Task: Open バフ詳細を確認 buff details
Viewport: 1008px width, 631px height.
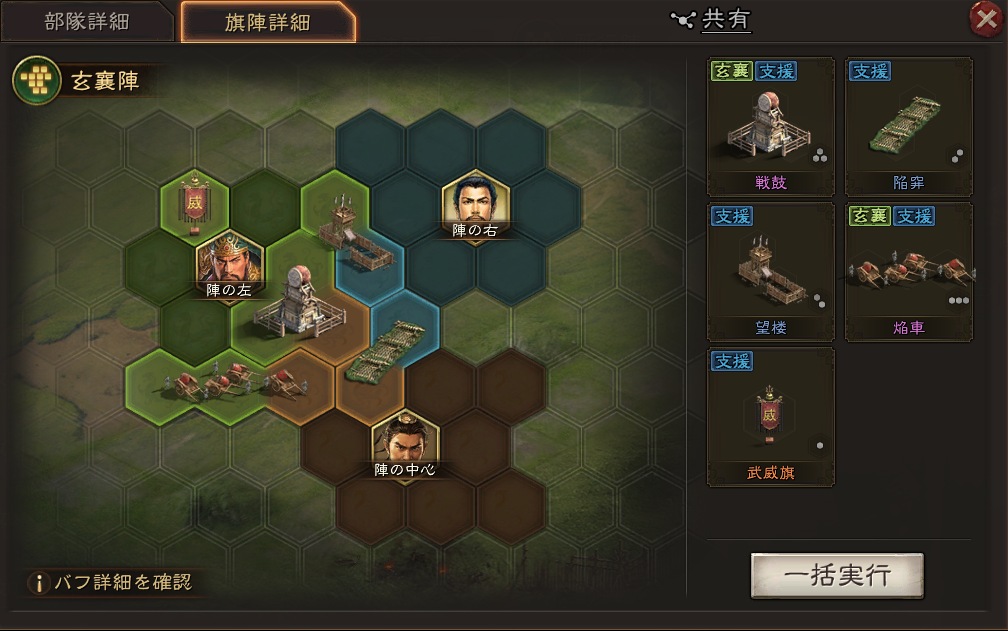Action: pos(110,581)
